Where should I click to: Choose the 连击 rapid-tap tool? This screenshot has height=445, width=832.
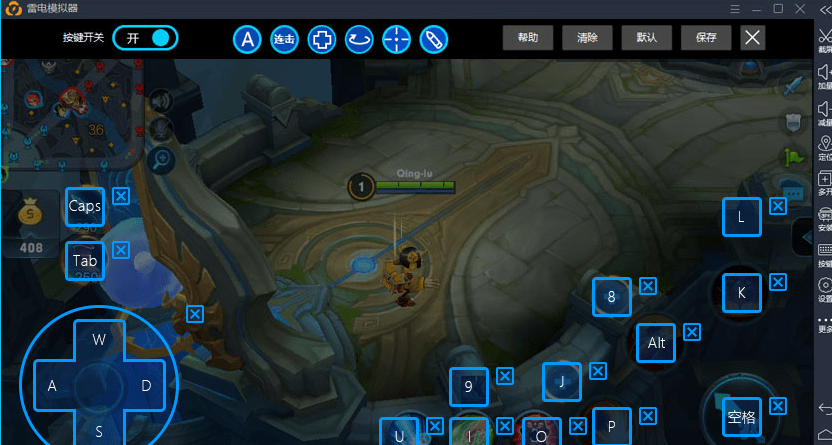(x=284, y=40)
